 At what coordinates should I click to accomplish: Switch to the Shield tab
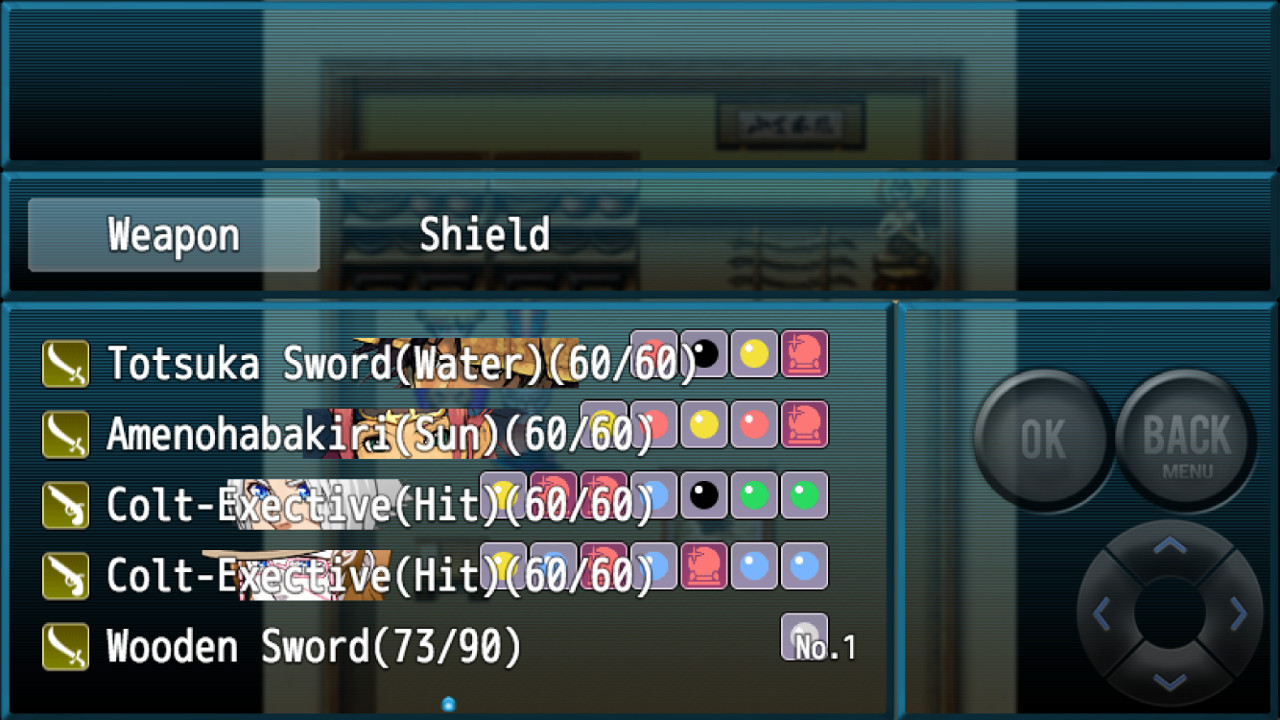484,233
